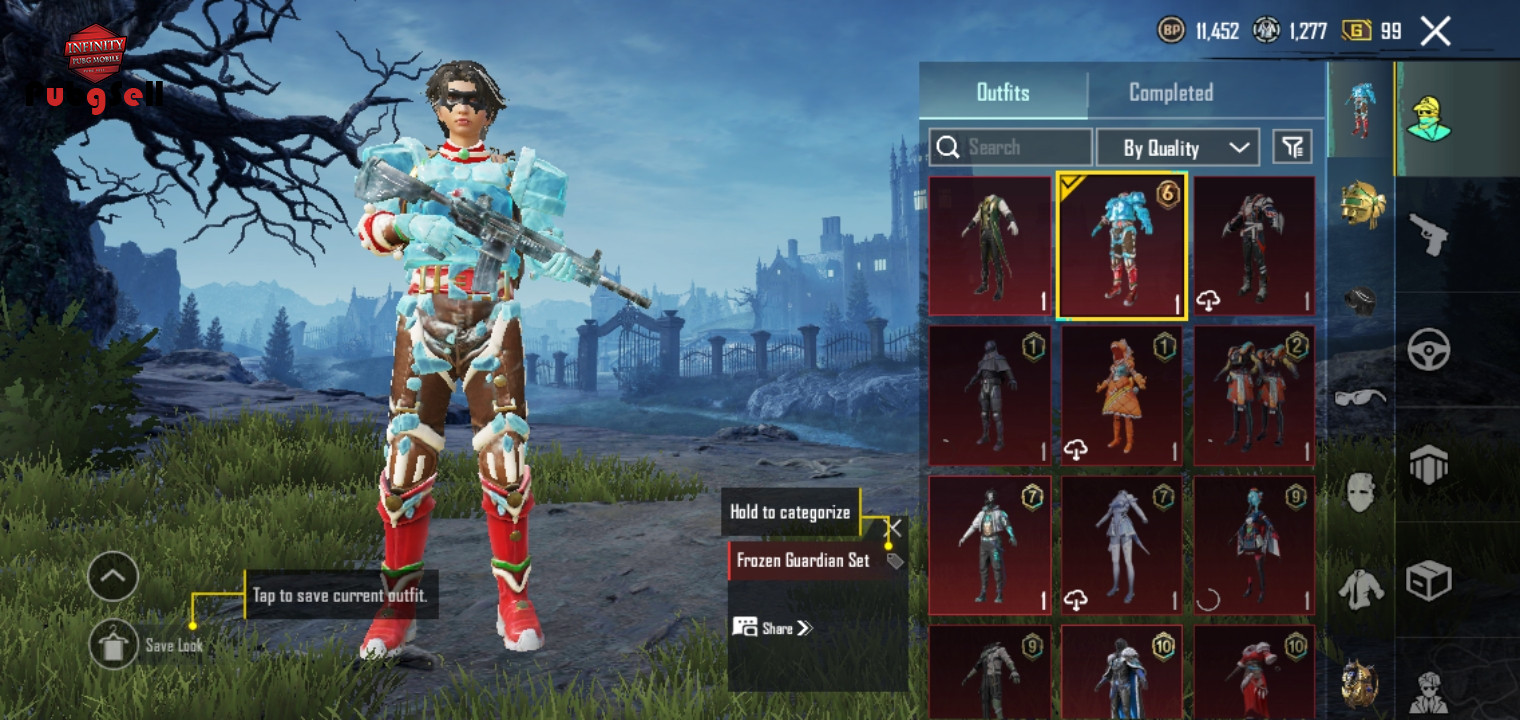Open the filter options button
1520x720 pixels.
pyautogui.click(x=1292, y=148)
